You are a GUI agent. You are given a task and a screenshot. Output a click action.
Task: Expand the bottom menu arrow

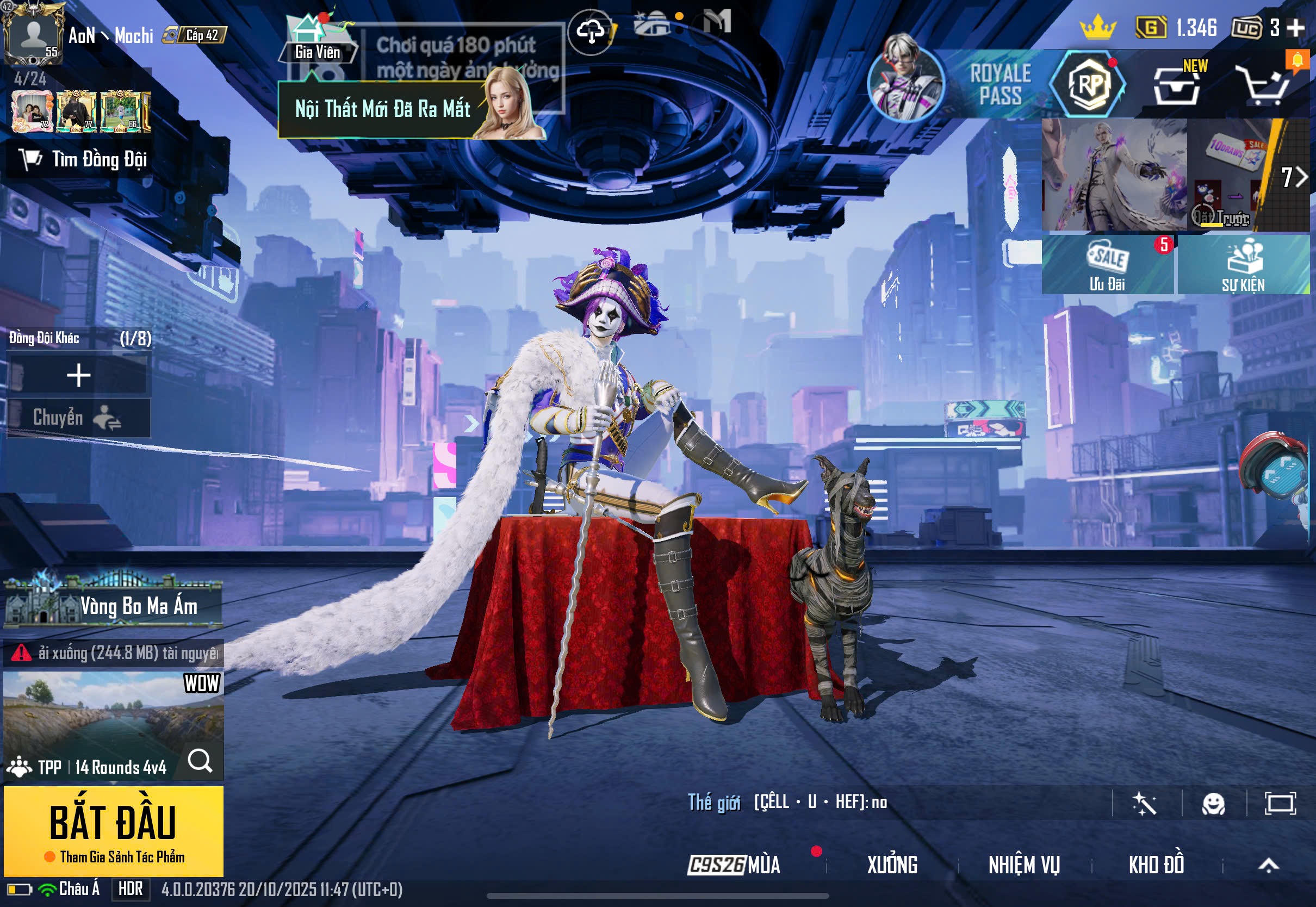coord(1268,865)
